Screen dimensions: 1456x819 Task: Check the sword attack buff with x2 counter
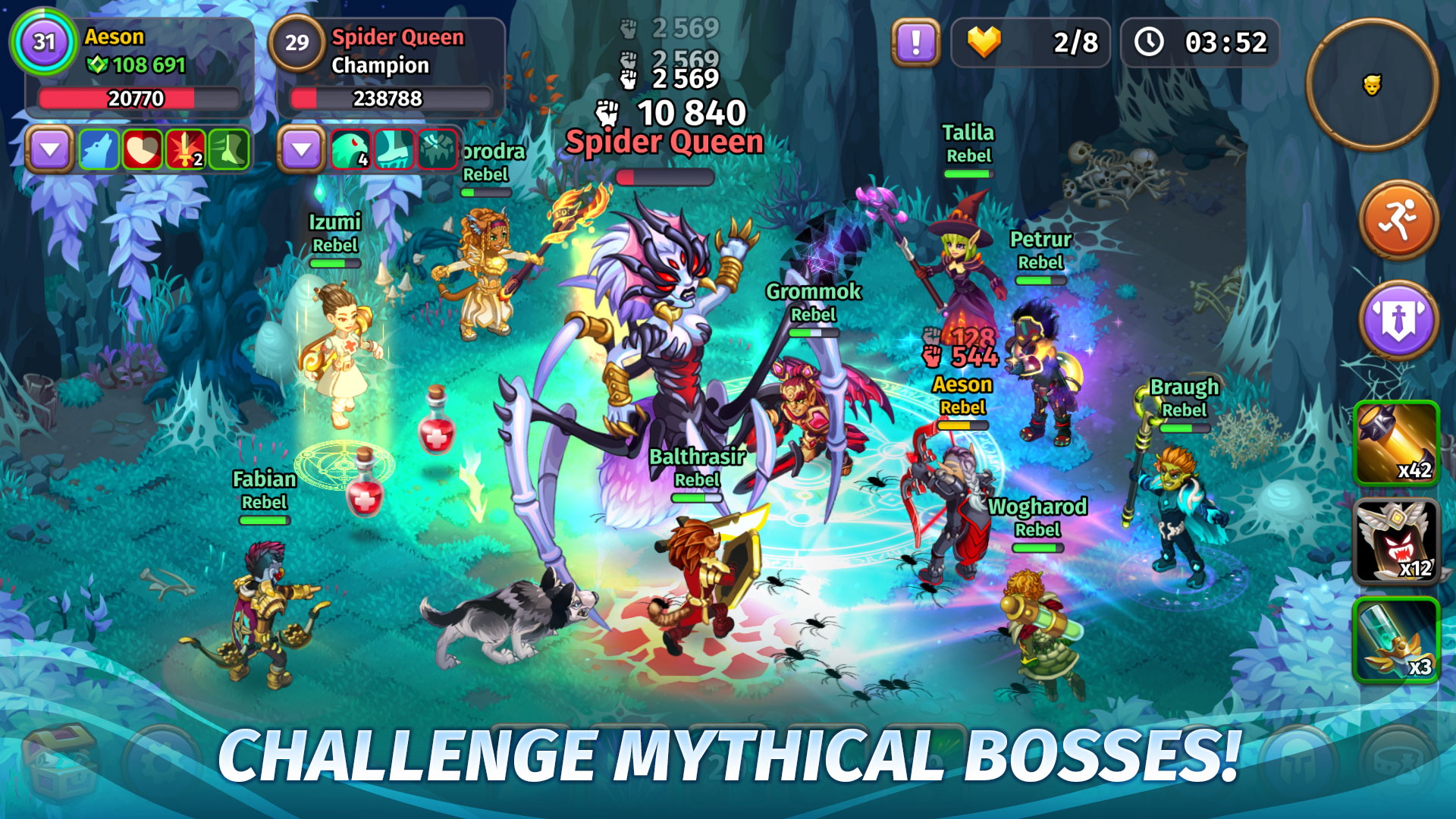(187, 149)
